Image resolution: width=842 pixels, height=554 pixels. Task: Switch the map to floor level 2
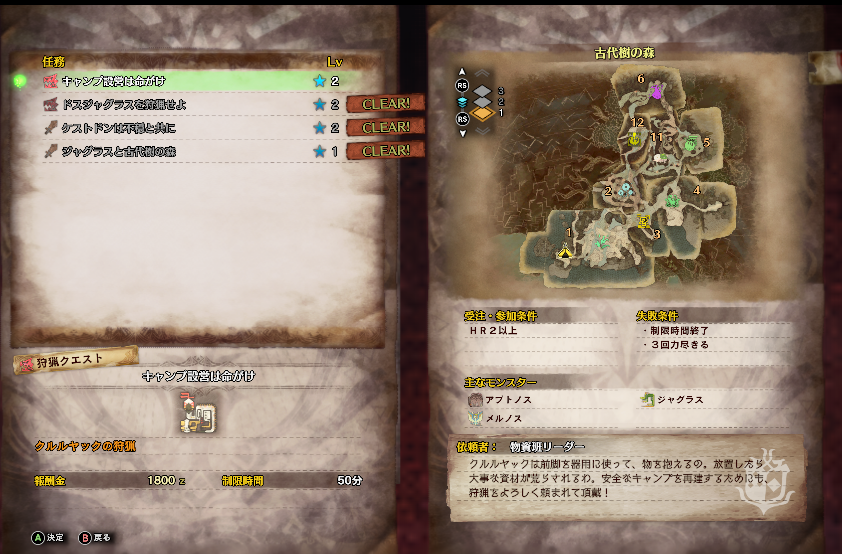pyautogui.click(x=483, y=101)
